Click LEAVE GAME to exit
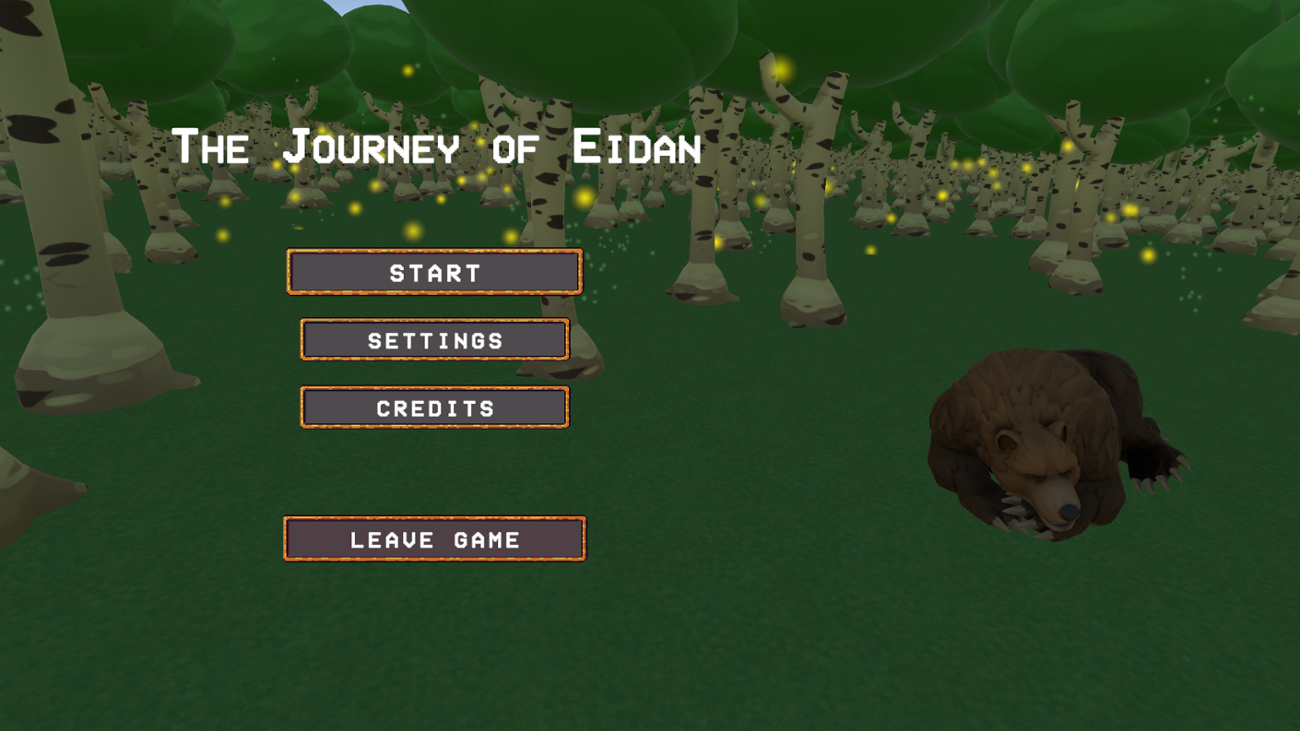Image resolution: width=1300 pixels, height=731 pixels. coord(434,539)
